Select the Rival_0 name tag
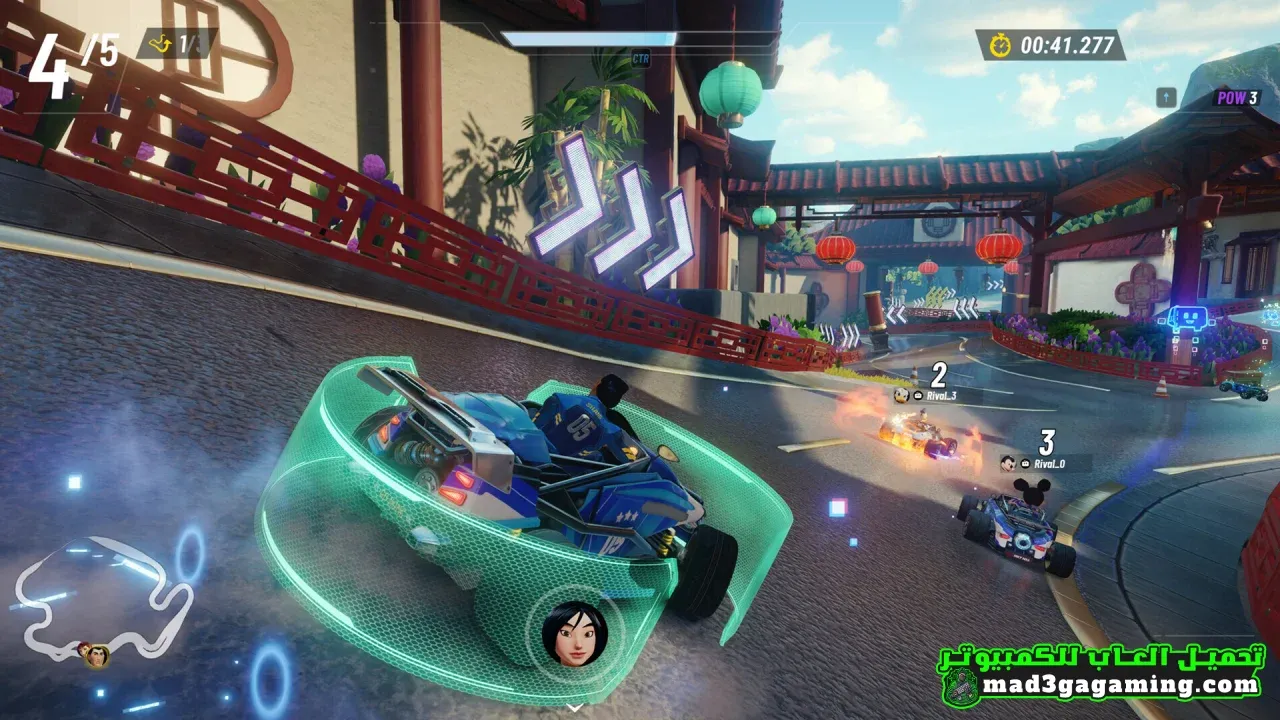This screenshot has height=720, width=1280. click(x=1046, y=463)
